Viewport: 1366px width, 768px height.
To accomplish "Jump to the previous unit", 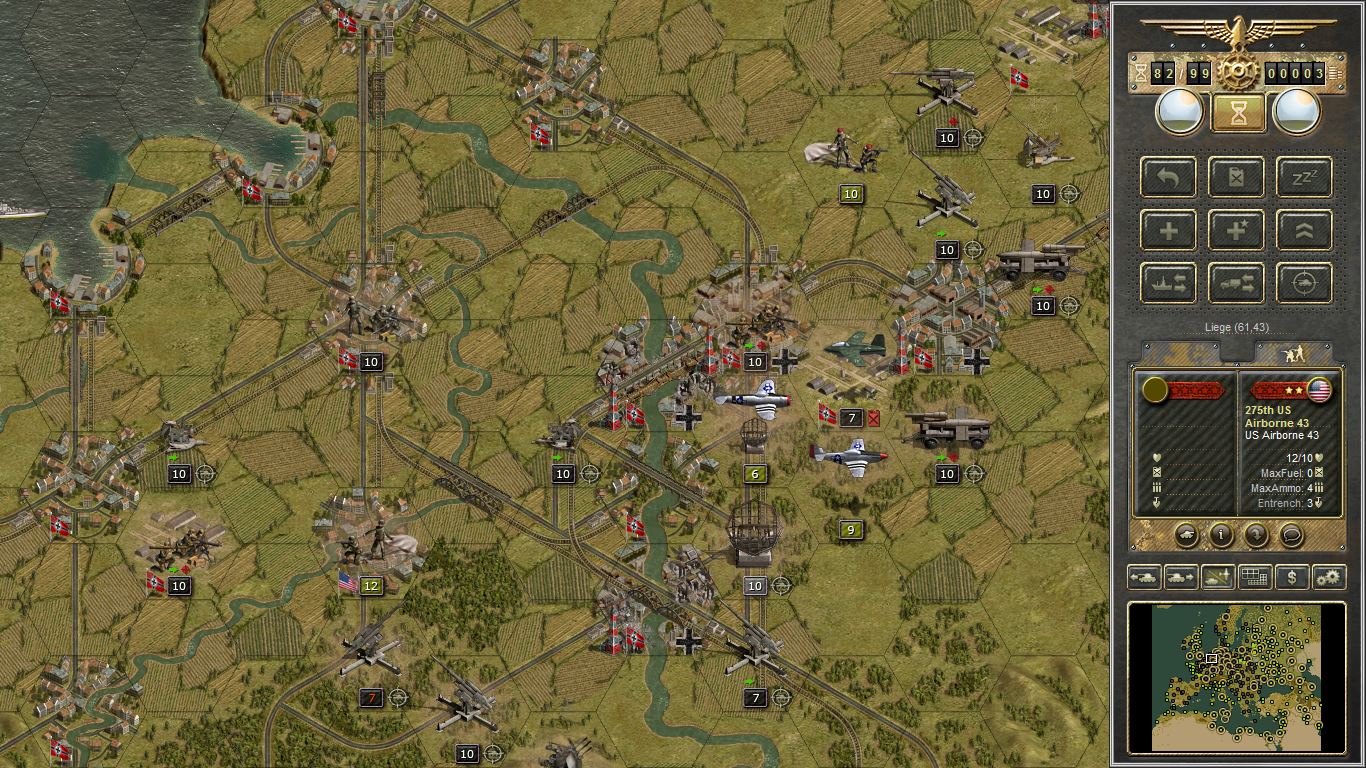I will pos(1144,577).
